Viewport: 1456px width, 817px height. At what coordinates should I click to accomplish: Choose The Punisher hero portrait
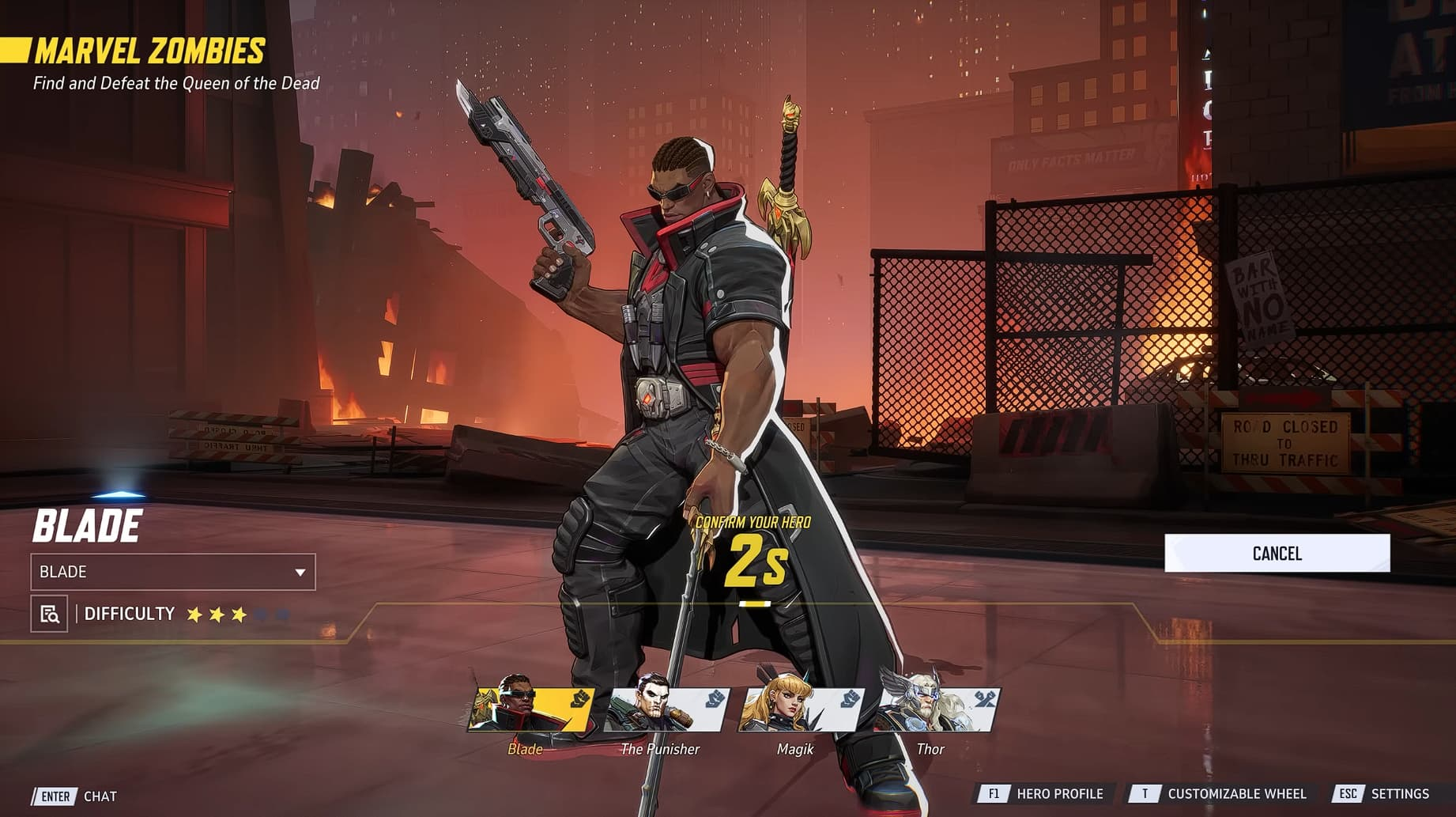666,709
